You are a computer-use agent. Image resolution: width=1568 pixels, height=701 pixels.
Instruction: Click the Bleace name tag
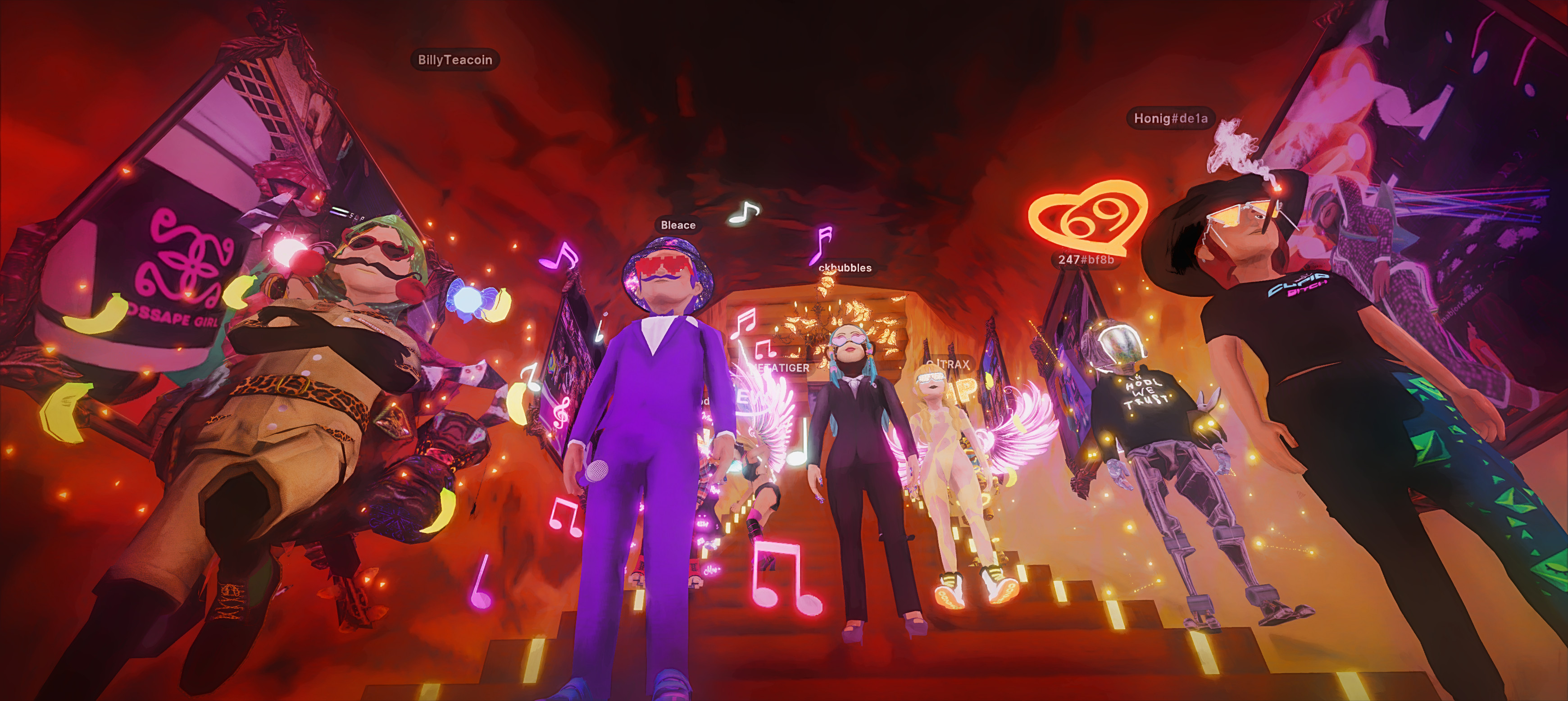point(678,225)
